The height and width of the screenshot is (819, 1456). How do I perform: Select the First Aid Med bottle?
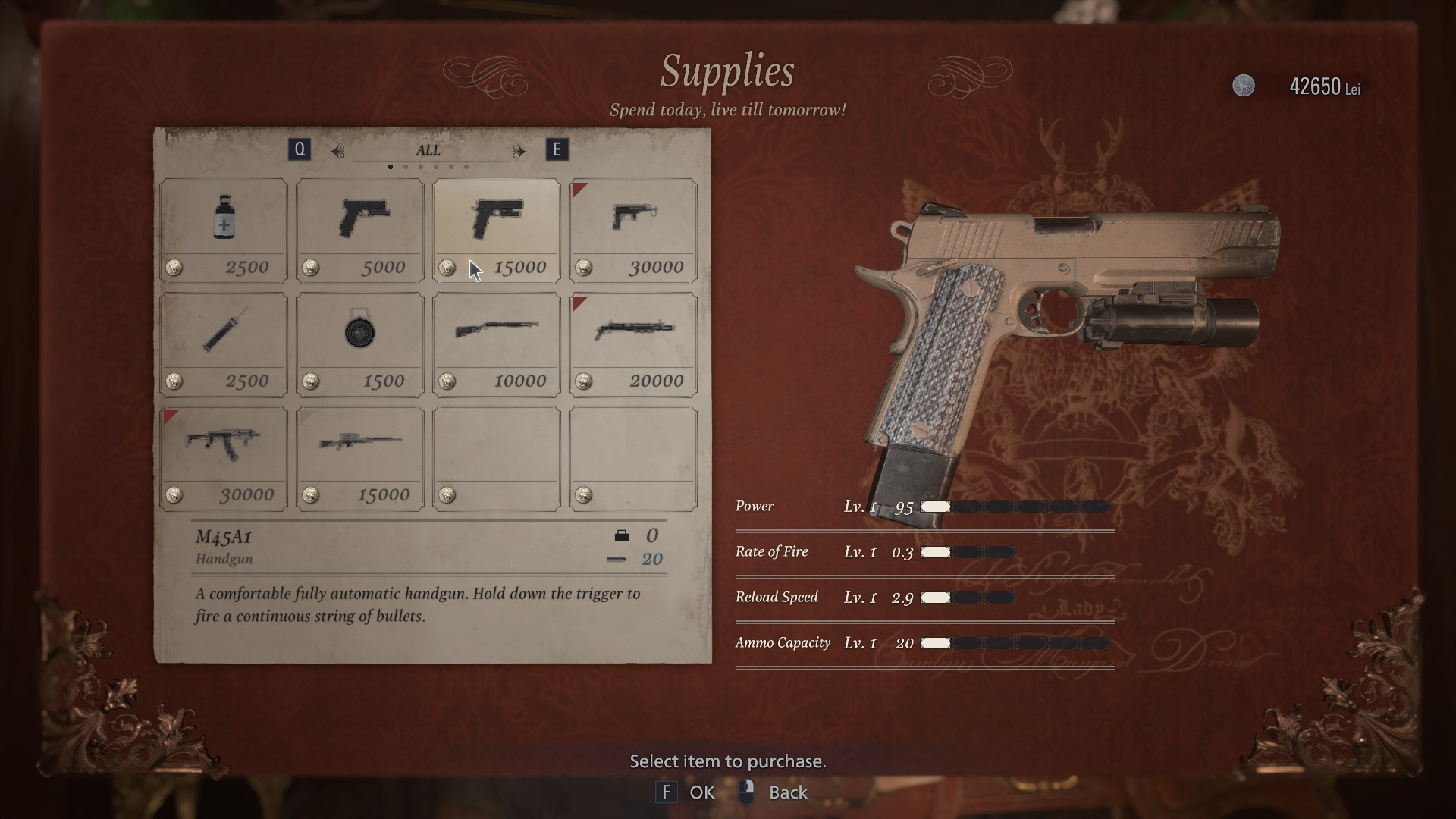click(x=224, y=230)
